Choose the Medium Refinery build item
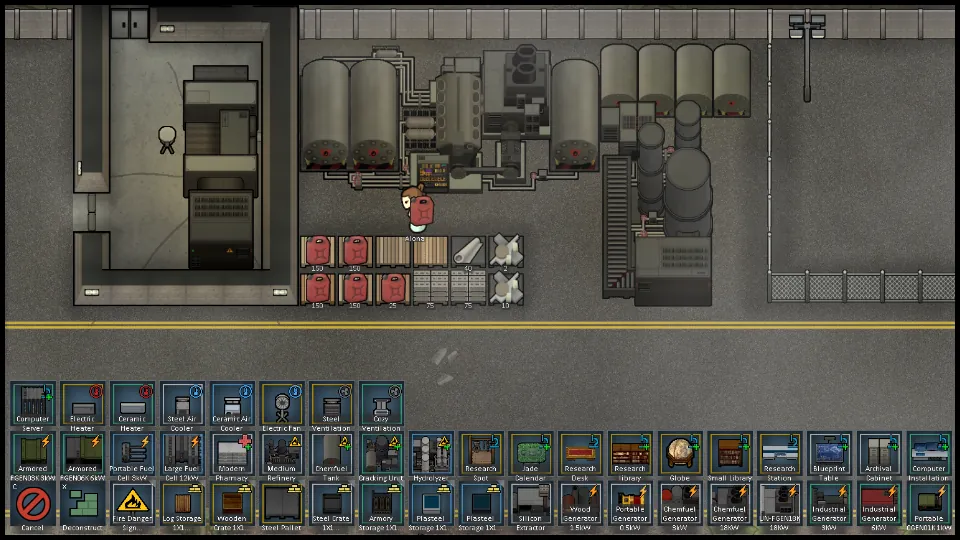The width and height of the screenshot is (960, 540). click(282, 455)
